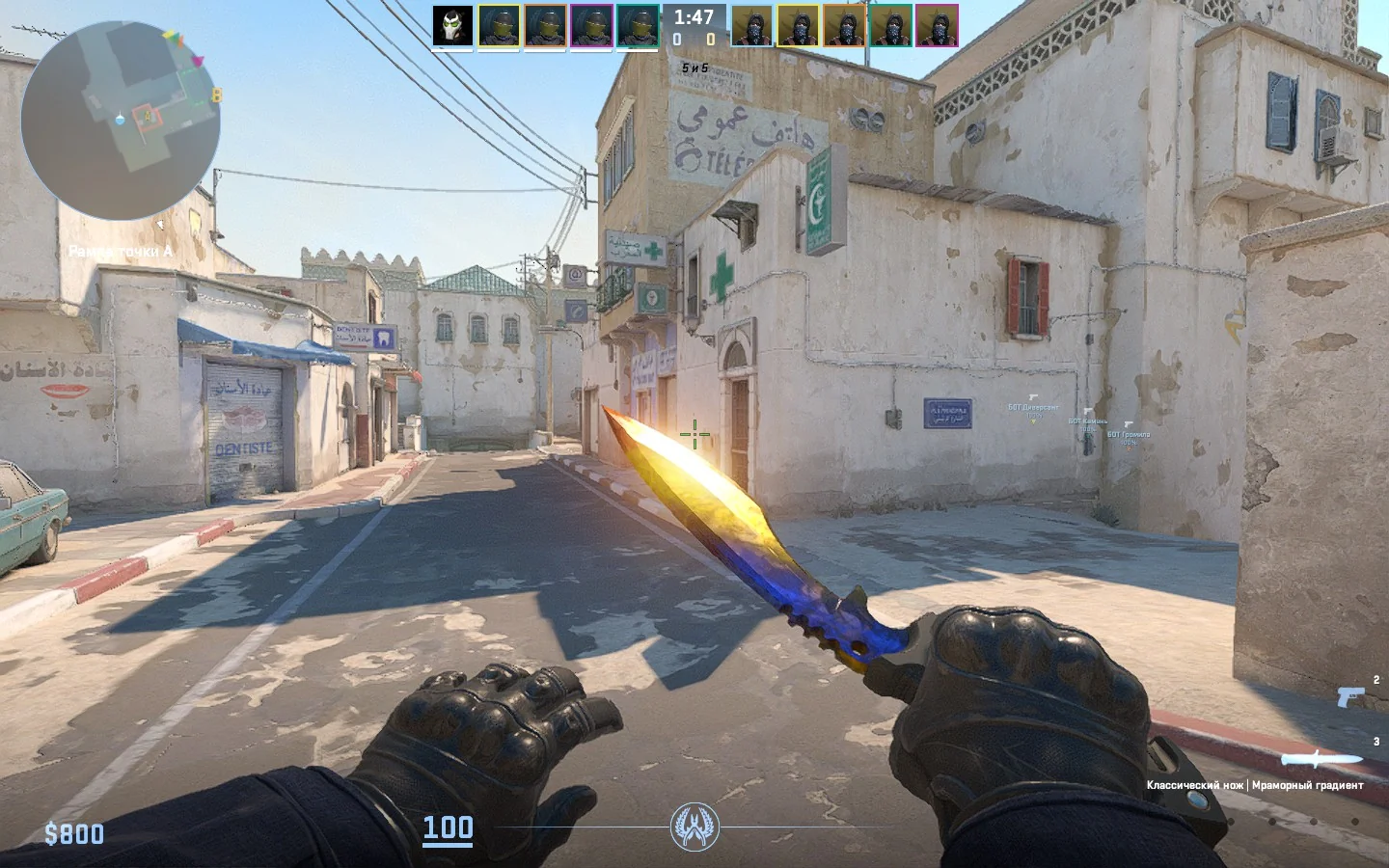Select the purple-bordered helmeted CT avatar
The image size is (1389, 868).
(x=591, y=26)
